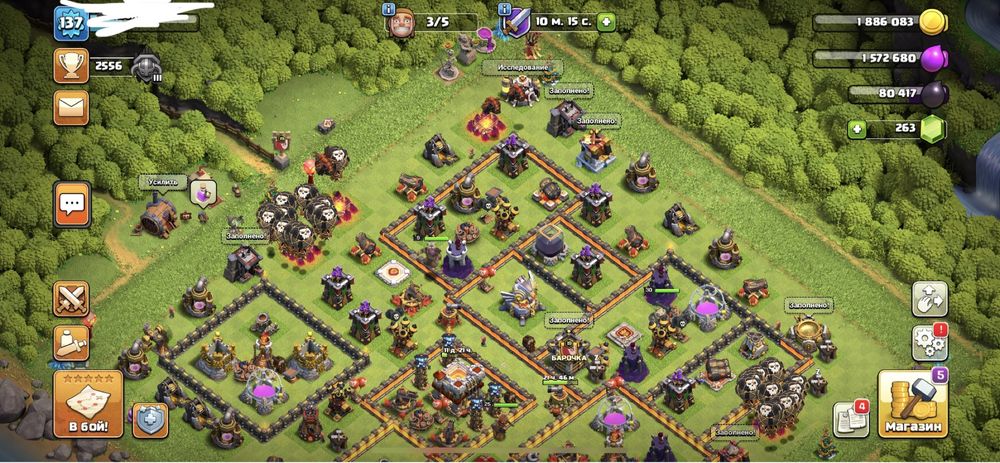This screenshot has width=1000, height=463.
Task: Open the army overview with crossed swords
Action: (72, 298)
